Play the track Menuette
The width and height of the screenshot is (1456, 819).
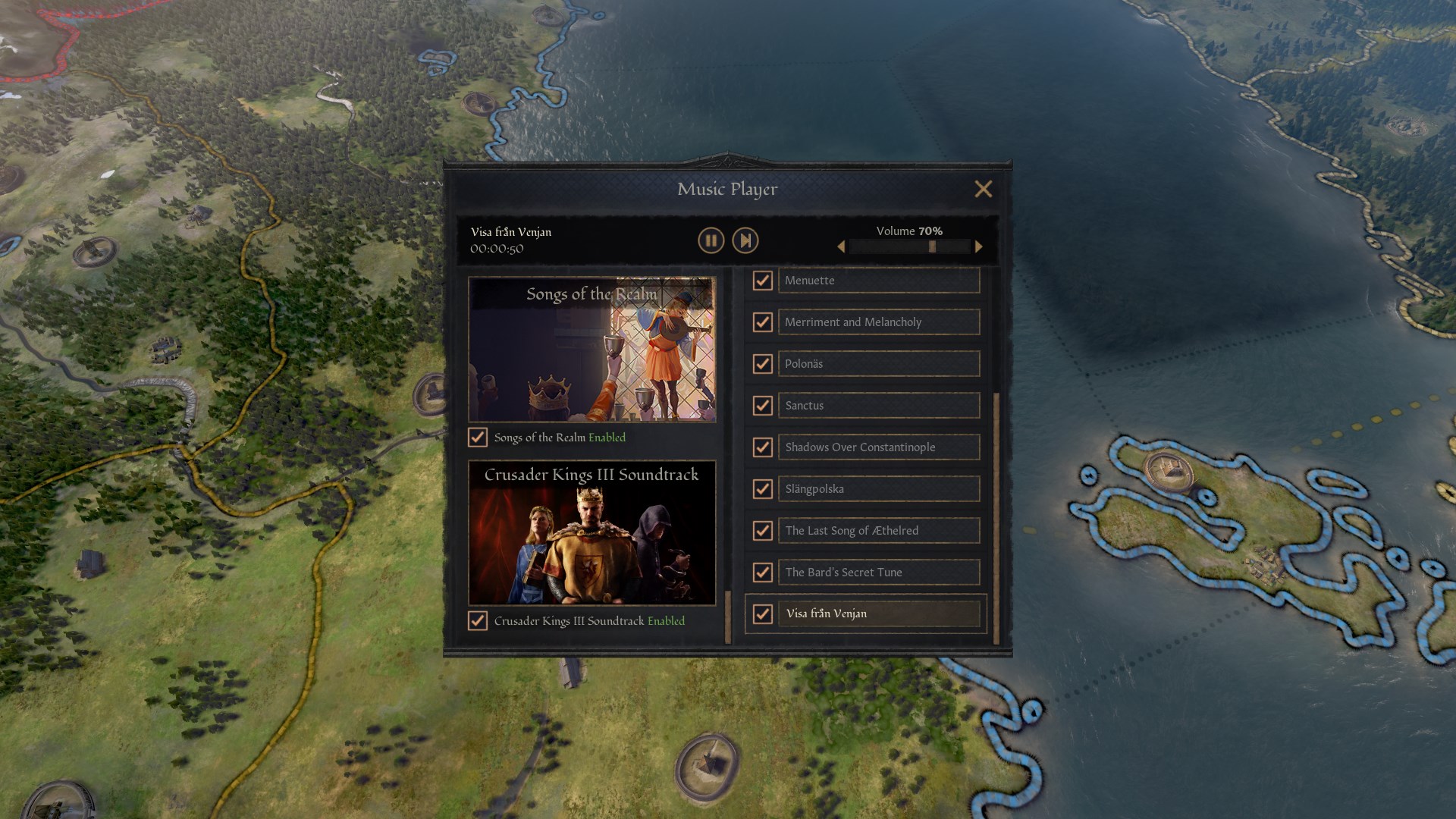coord(878,281)
